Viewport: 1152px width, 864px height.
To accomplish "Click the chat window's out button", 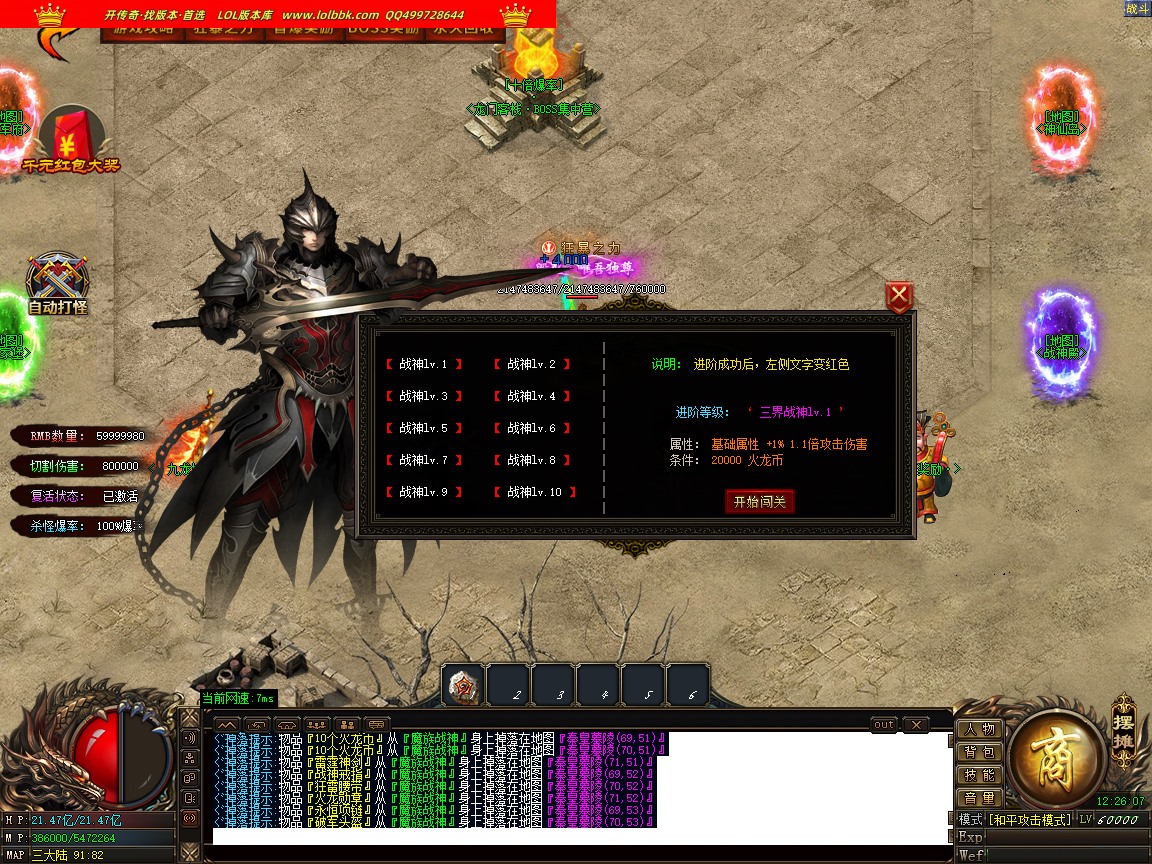I will tap(884, 724).
